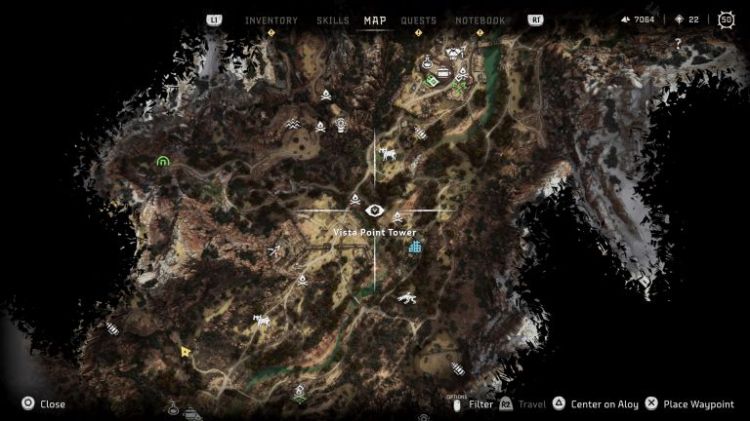
Task: Open the Inventory tab
Action: (x=271, y=20)
